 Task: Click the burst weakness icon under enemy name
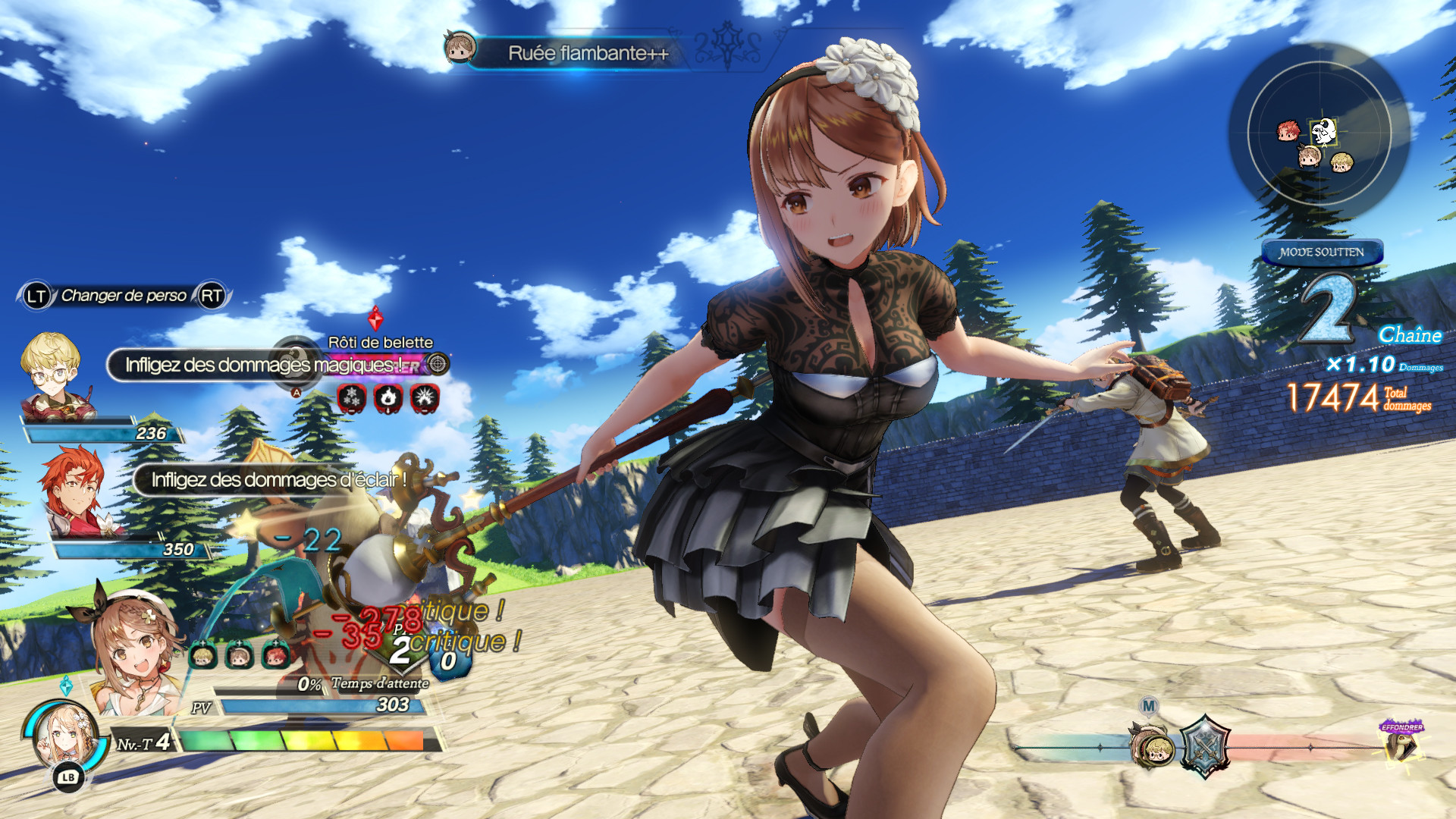[x=425, y=397]
